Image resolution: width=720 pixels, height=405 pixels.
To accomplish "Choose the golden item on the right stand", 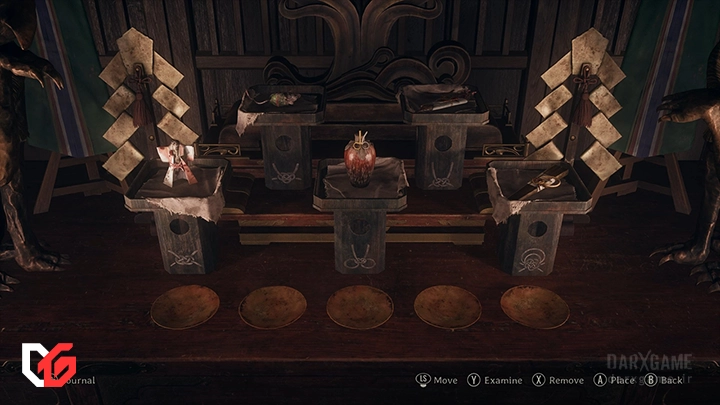I will click(546, 182).
